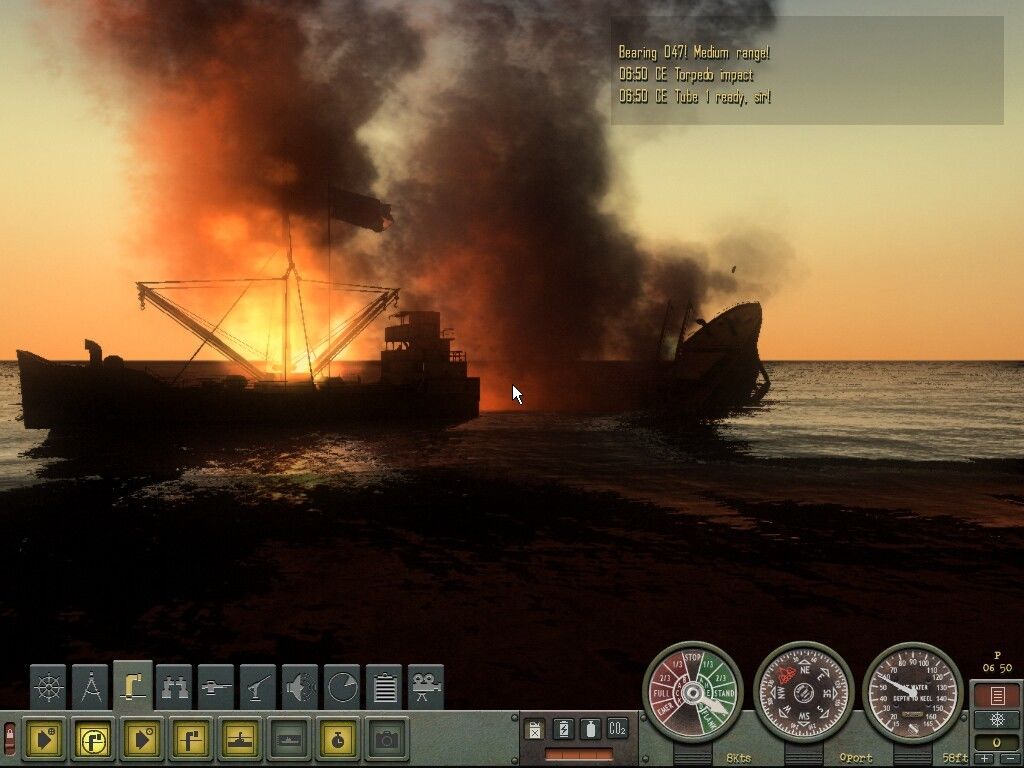Switch to the periscope station tab

click(132, 685)
